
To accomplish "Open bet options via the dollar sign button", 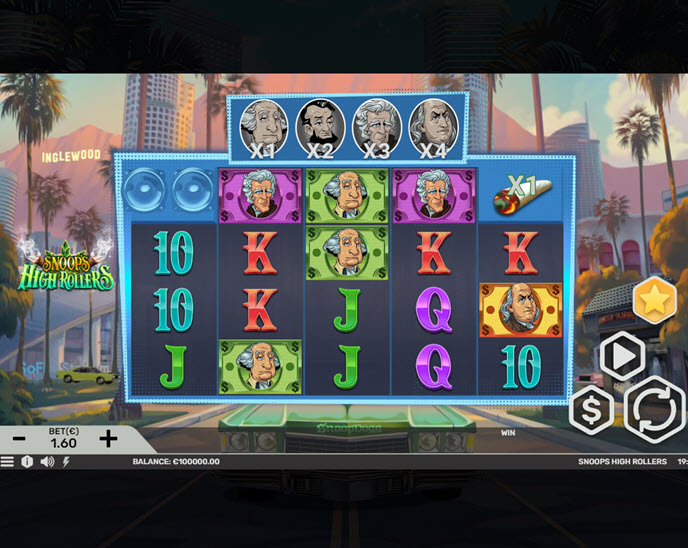I will pyautogui.click(x=592, y=409).
